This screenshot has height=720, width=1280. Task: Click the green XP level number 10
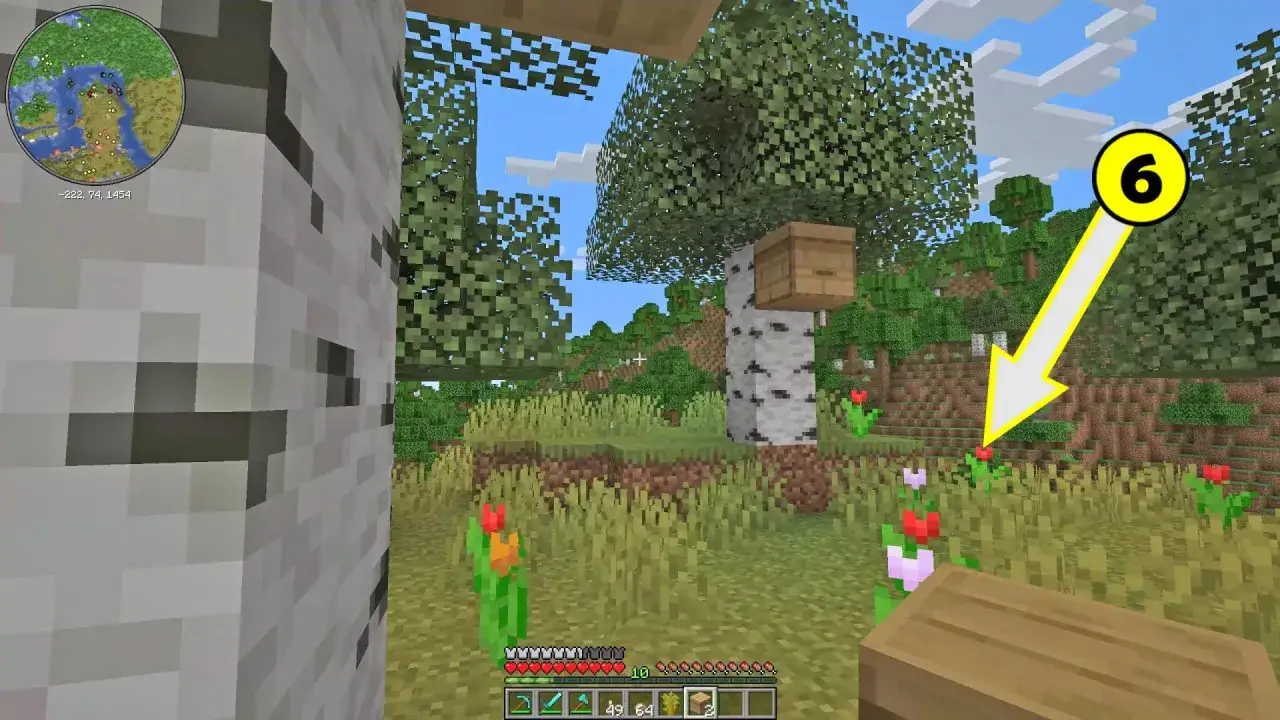[x=639, y=672]
